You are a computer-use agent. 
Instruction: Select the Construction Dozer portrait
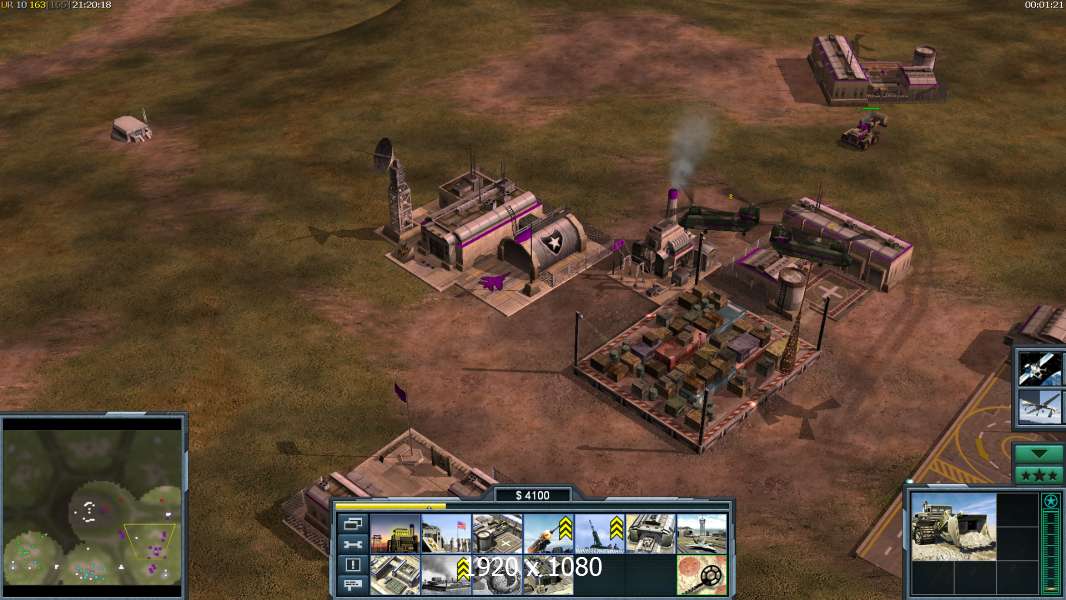click(953, 525)
